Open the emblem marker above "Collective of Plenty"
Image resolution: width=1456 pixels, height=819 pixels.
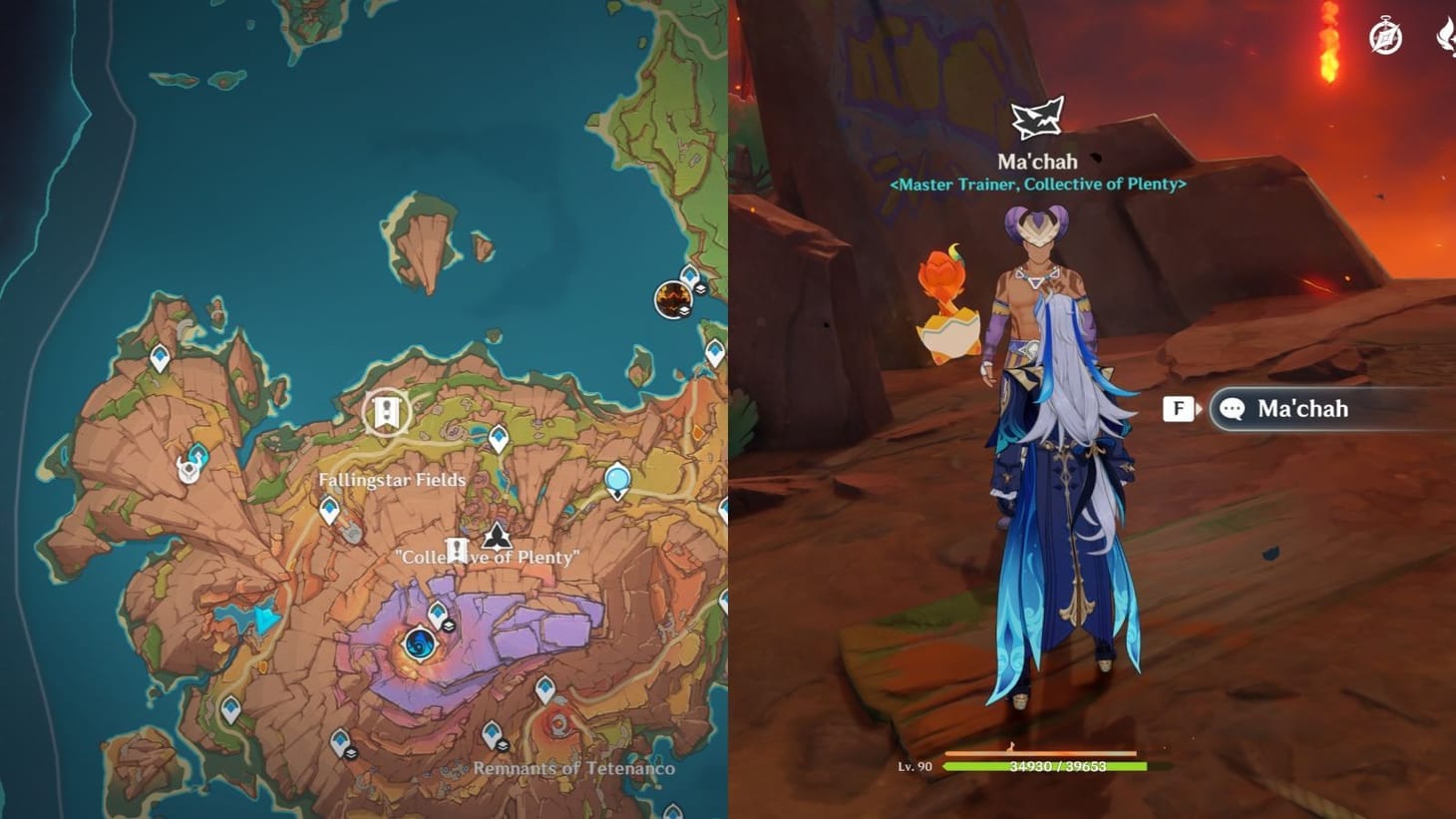pyautogui.click(x=496, y=536)
